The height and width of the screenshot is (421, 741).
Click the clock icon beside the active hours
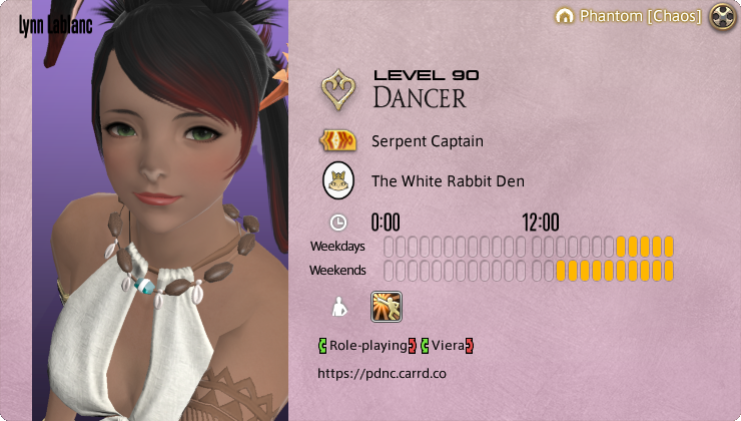338,222
